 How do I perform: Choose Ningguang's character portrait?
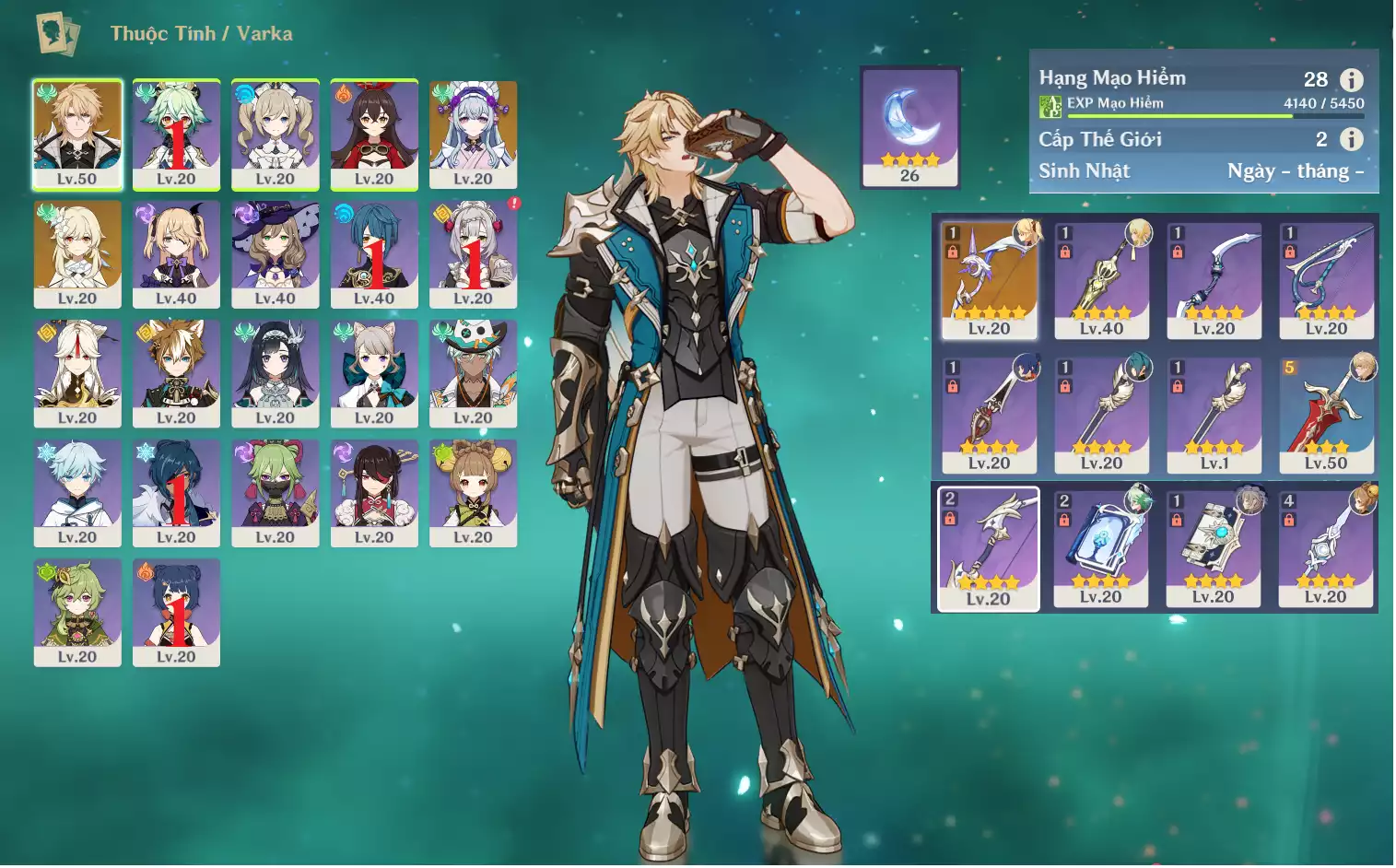point(77,373)
